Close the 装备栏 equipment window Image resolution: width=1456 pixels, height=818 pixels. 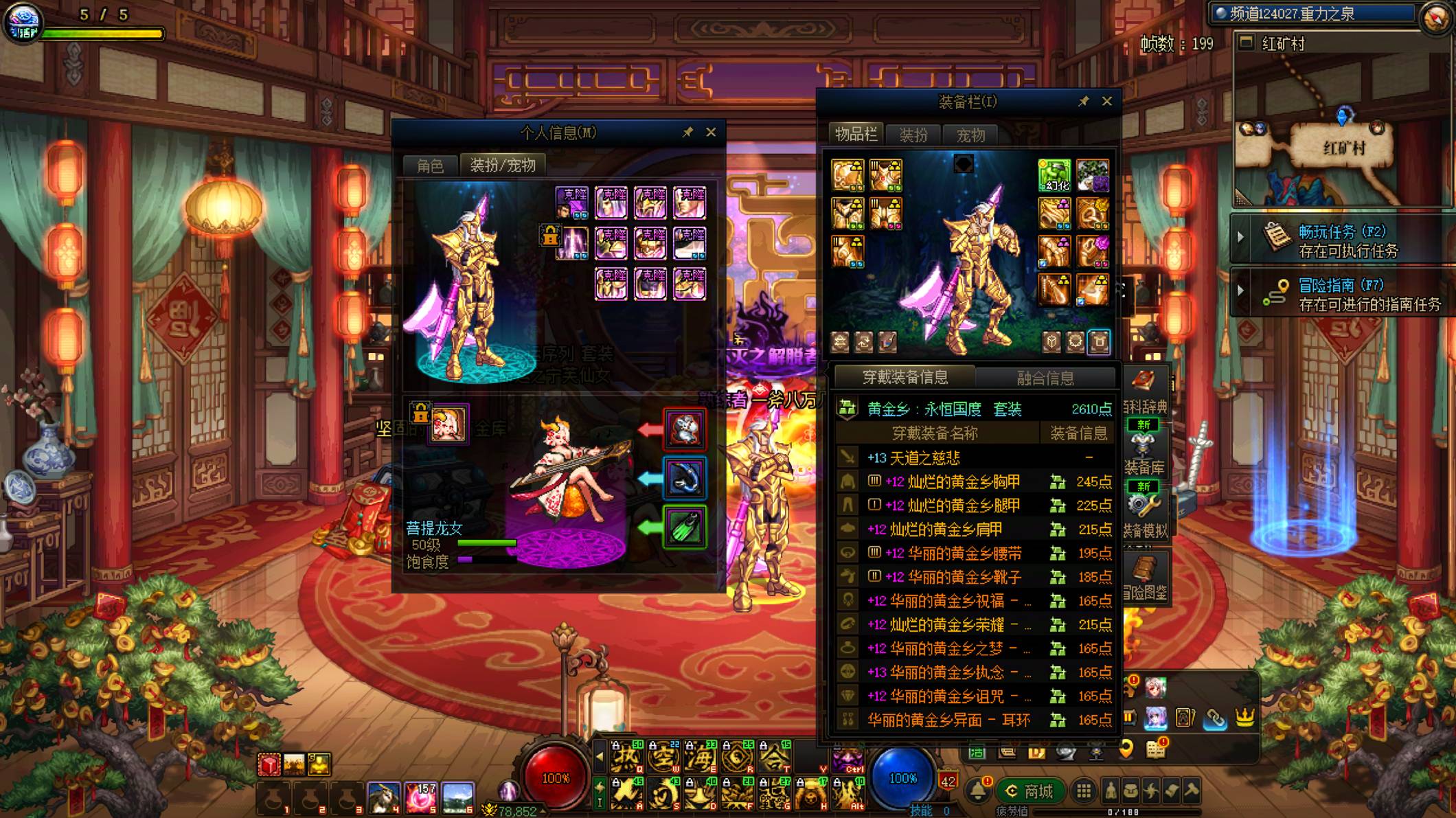[x=1106, y=101]
